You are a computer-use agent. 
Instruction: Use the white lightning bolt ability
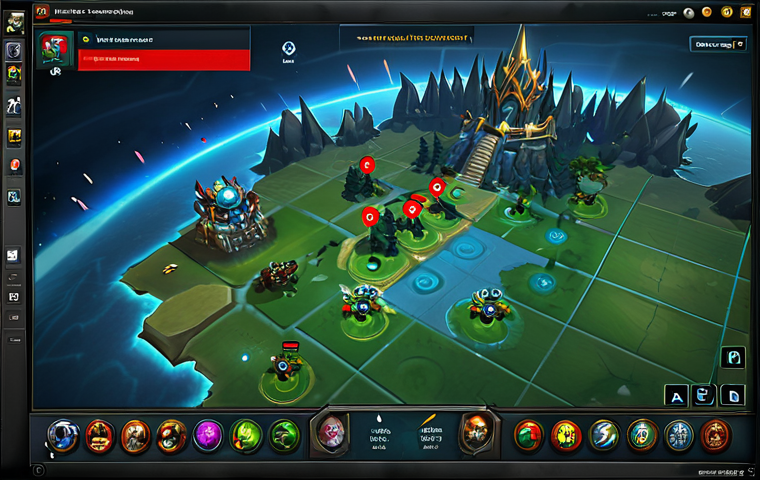pyautogui.click(x=605, y=435)
